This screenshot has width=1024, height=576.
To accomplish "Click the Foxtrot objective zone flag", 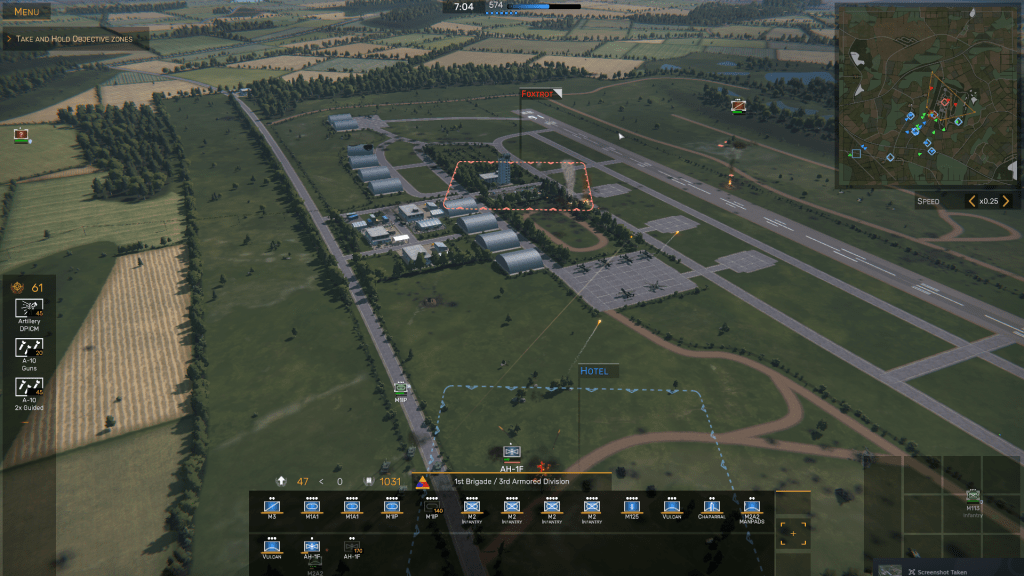I will pyautogui.click(x=540, y=94).
